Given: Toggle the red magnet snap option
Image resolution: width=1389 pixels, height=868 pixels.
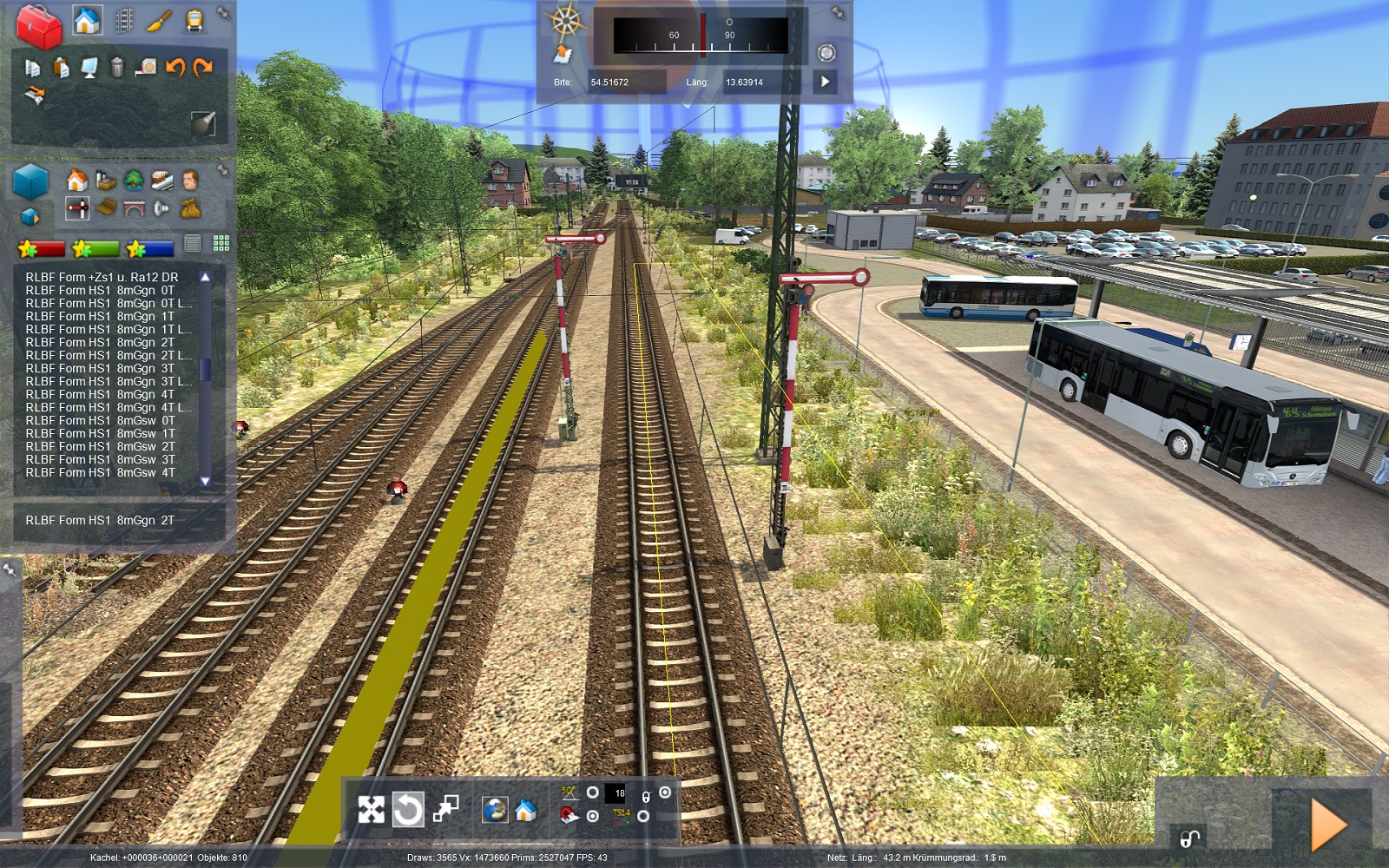Looking at the screenshot, I should click(x=569, y=816).
